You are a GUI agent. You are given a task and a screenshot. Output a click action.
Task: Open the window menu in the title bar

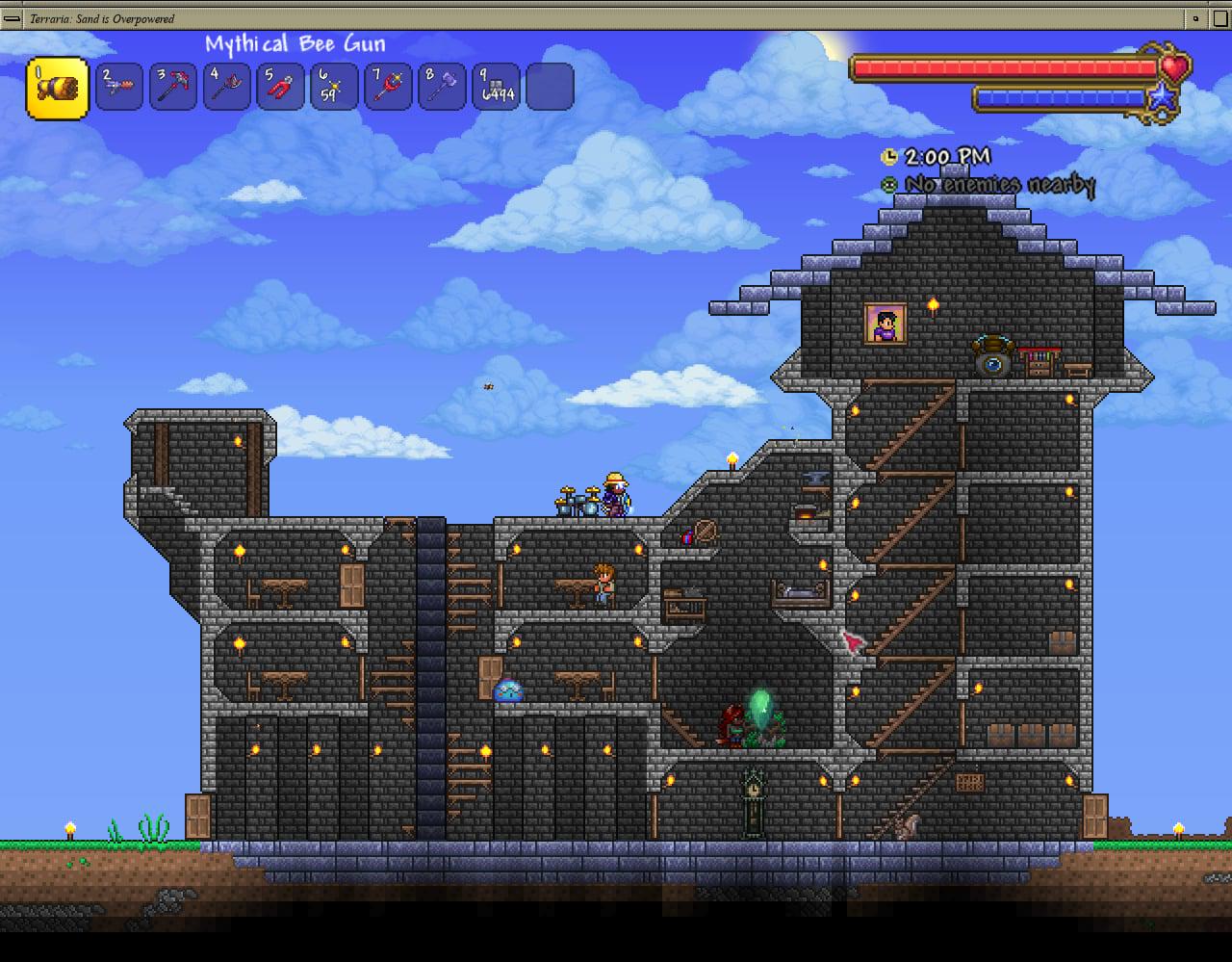pyautogui.click(x=13, y=18)
